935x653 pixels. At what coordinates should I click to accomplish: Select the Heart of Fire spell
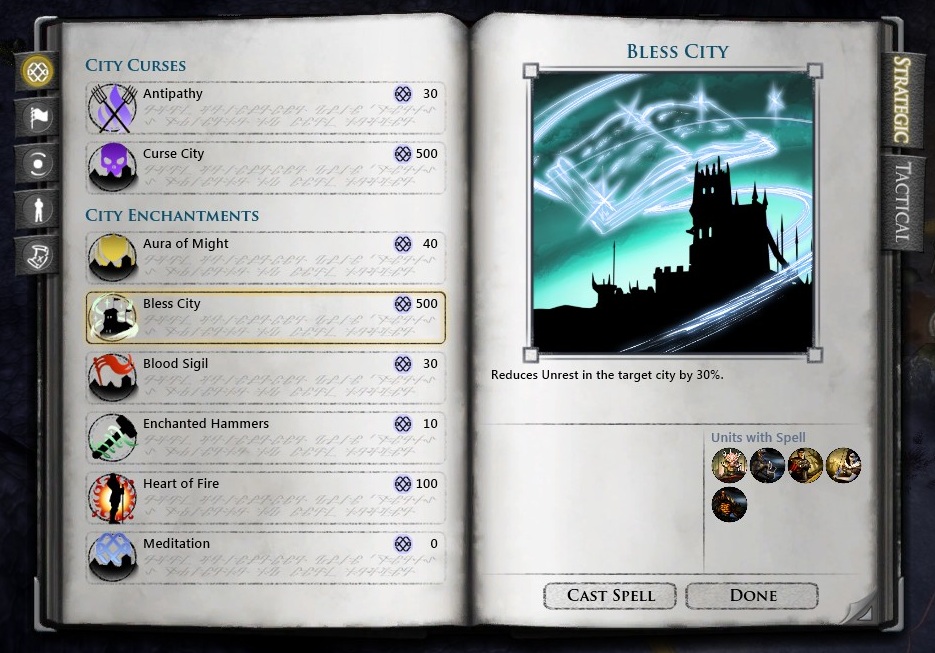click(265, 498)
